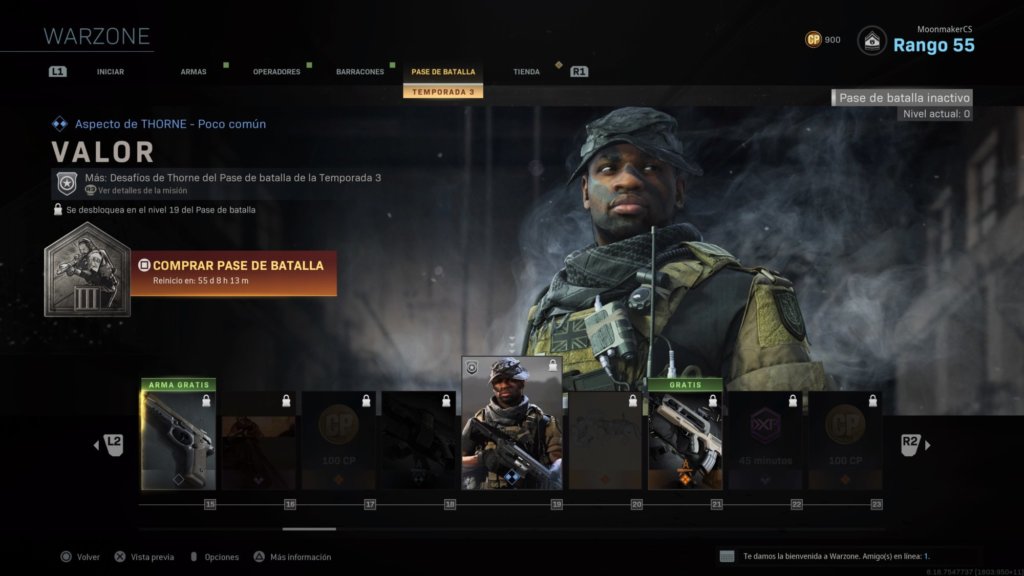
Task: Switch to the INICIAR tab
Action: (110, 72)
